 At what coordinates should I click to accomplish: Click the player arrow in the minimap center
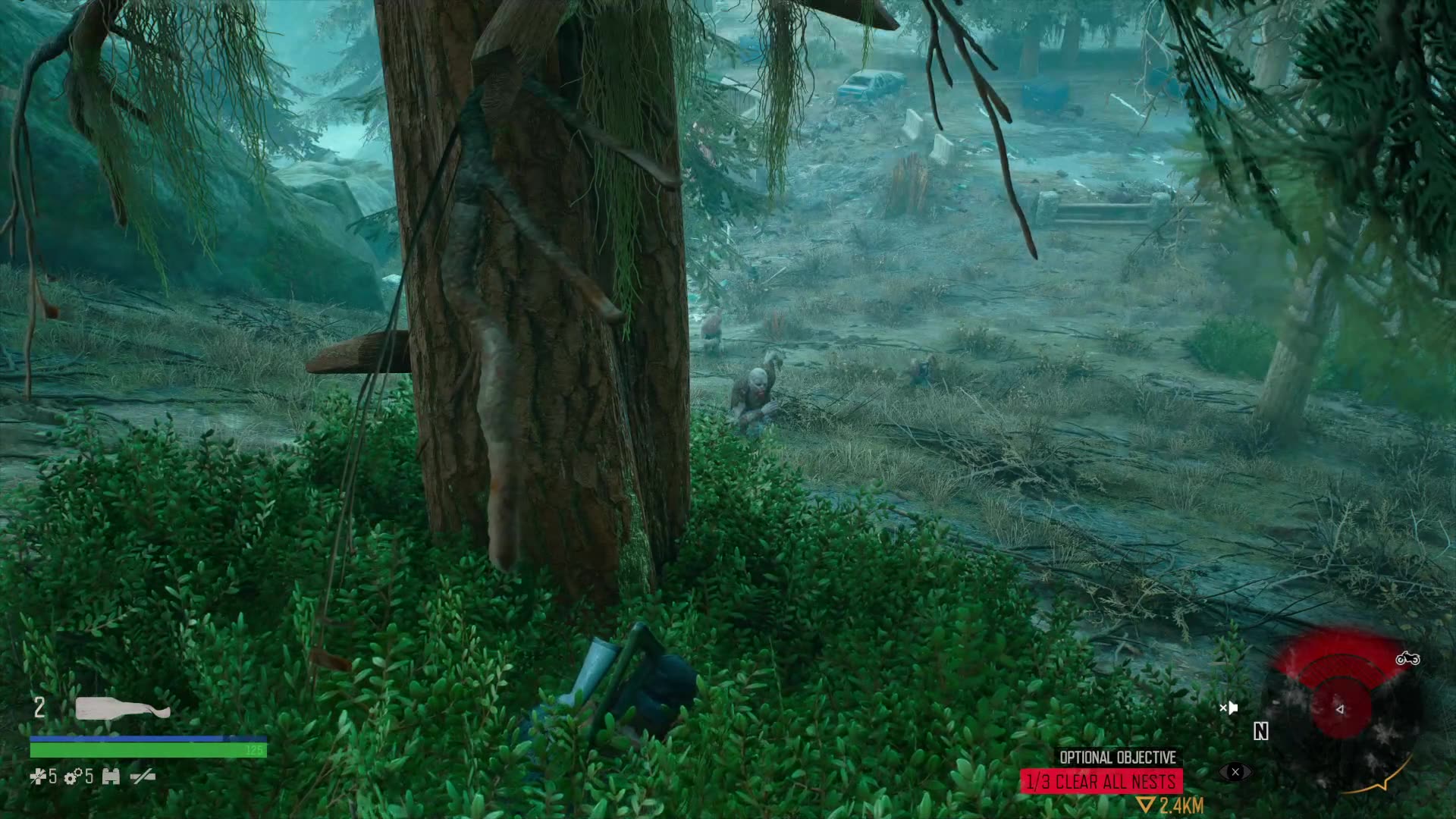1340,709
